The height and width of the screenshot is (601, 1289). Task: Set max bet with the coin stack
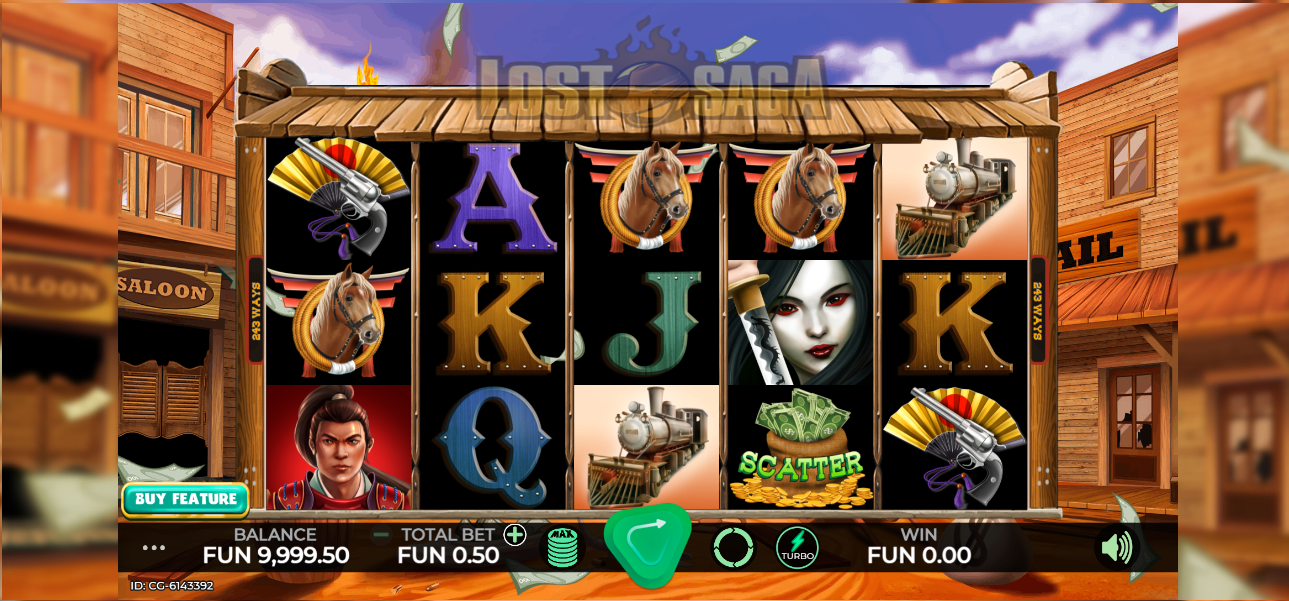pyautogui.click(x=563, y=547)
